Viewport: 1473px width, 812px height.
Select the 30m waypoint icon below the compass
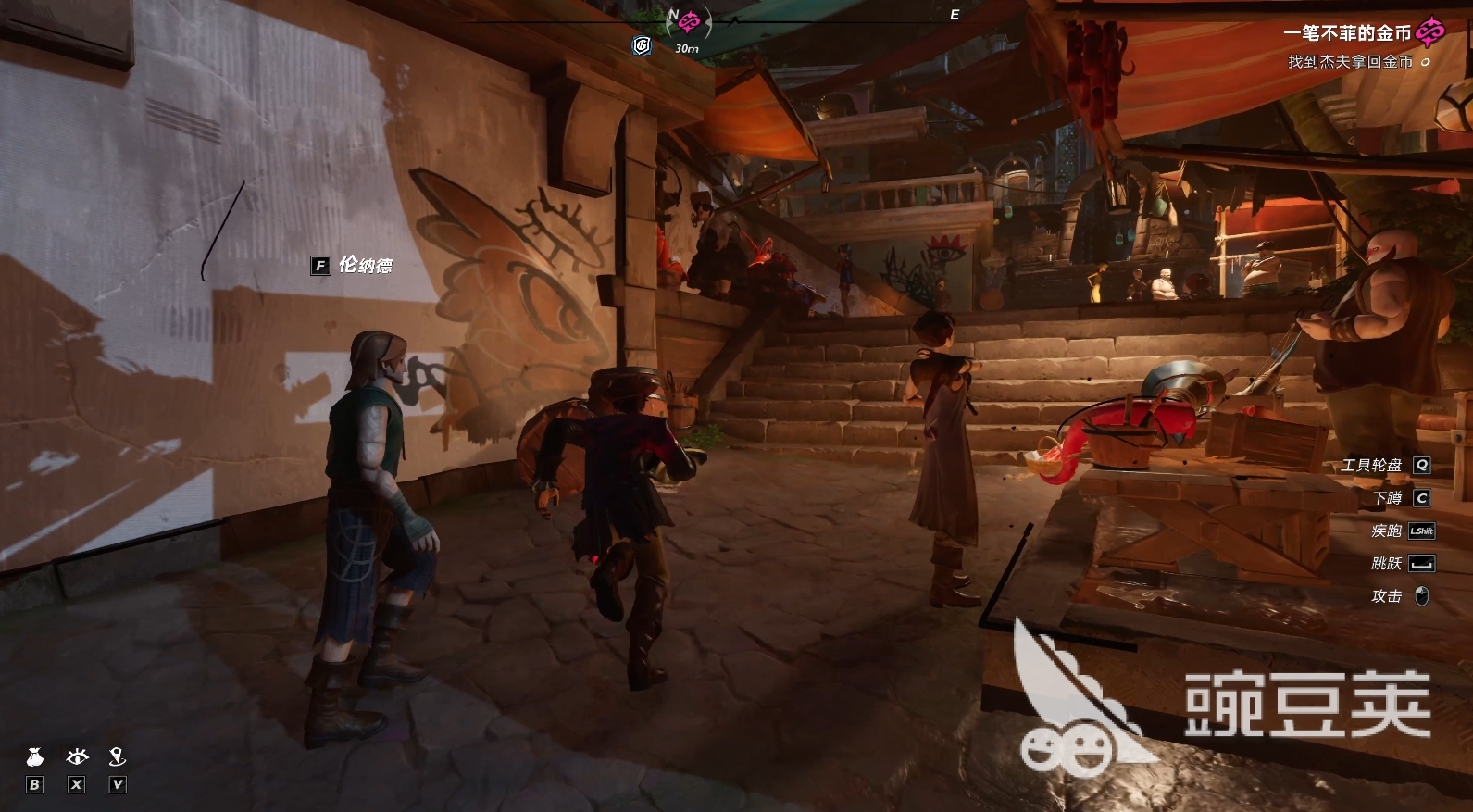pos(642,45)
